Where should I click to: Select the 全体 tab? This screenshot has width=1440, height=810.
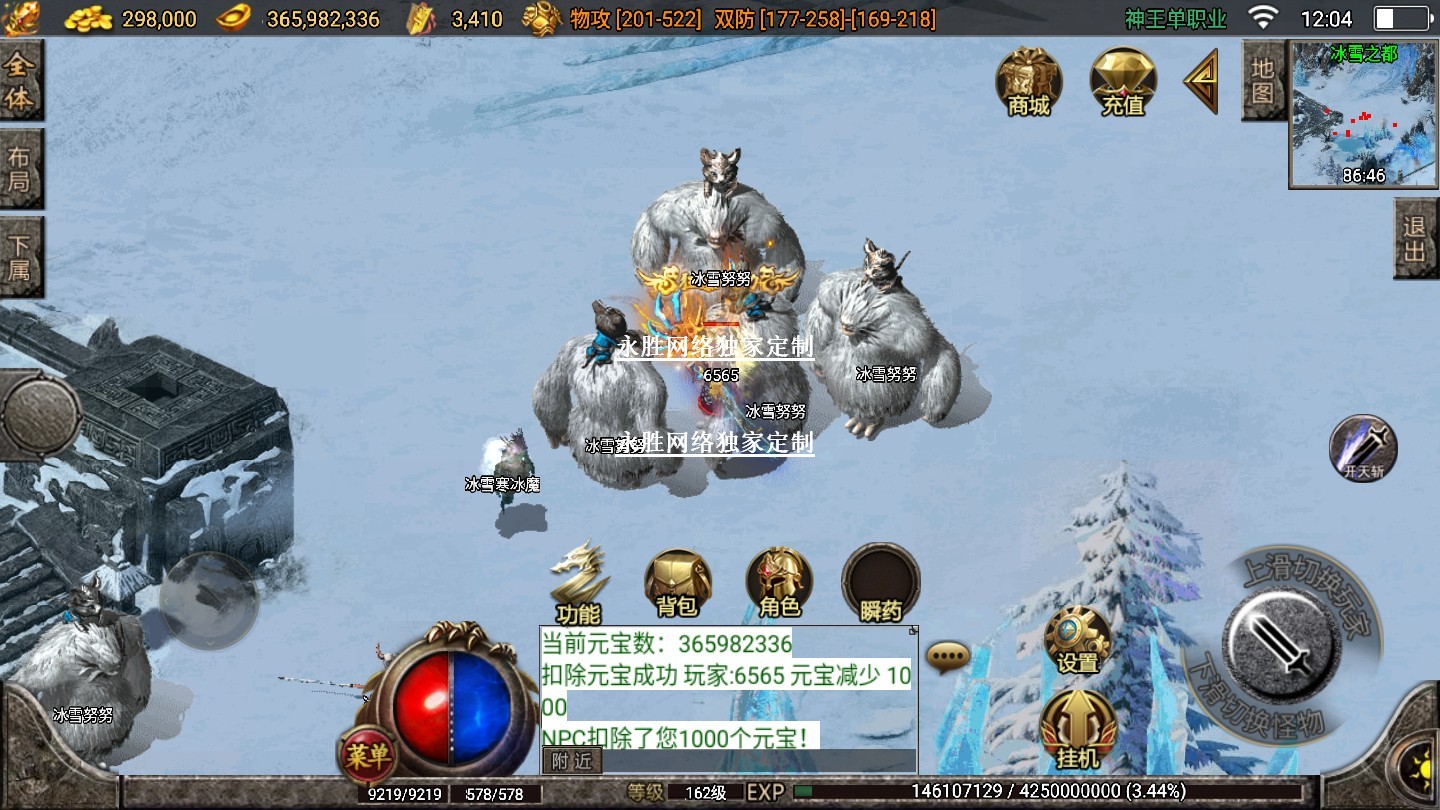coord(20,82)
